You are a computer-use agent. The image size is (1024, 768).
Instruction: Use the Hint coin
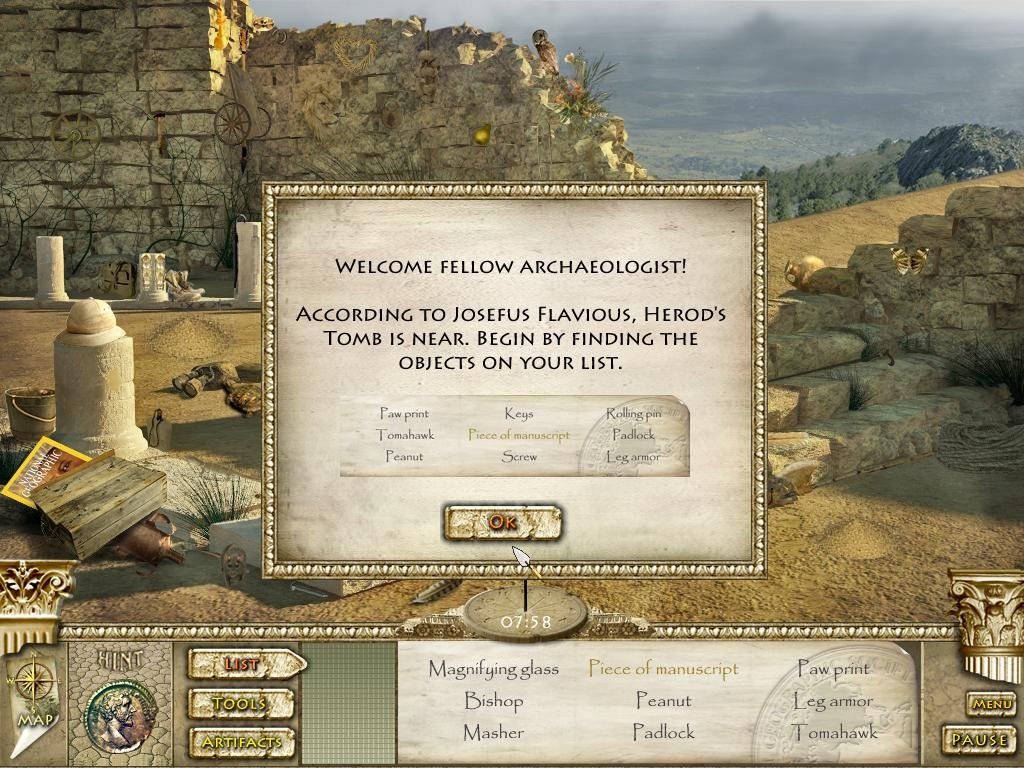(121, 714)
